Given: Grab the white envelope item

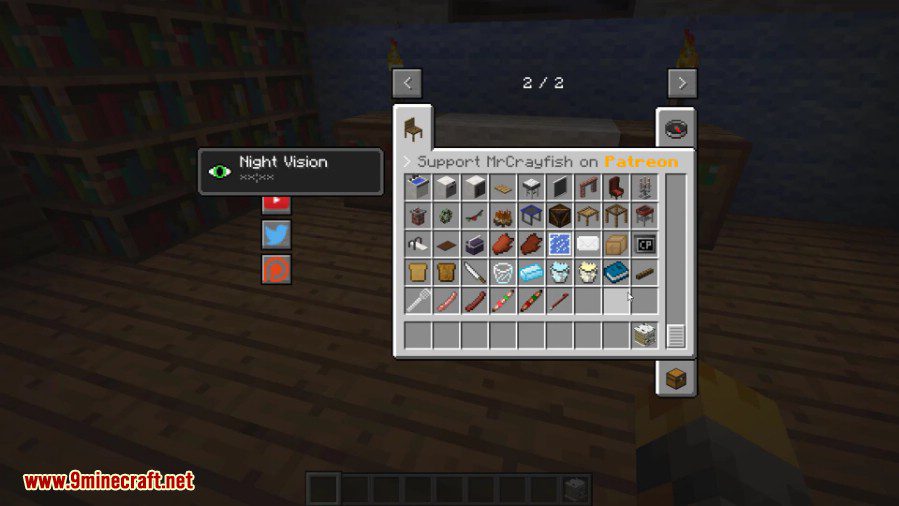Looking at the screenshot, I should click(587, 244).
